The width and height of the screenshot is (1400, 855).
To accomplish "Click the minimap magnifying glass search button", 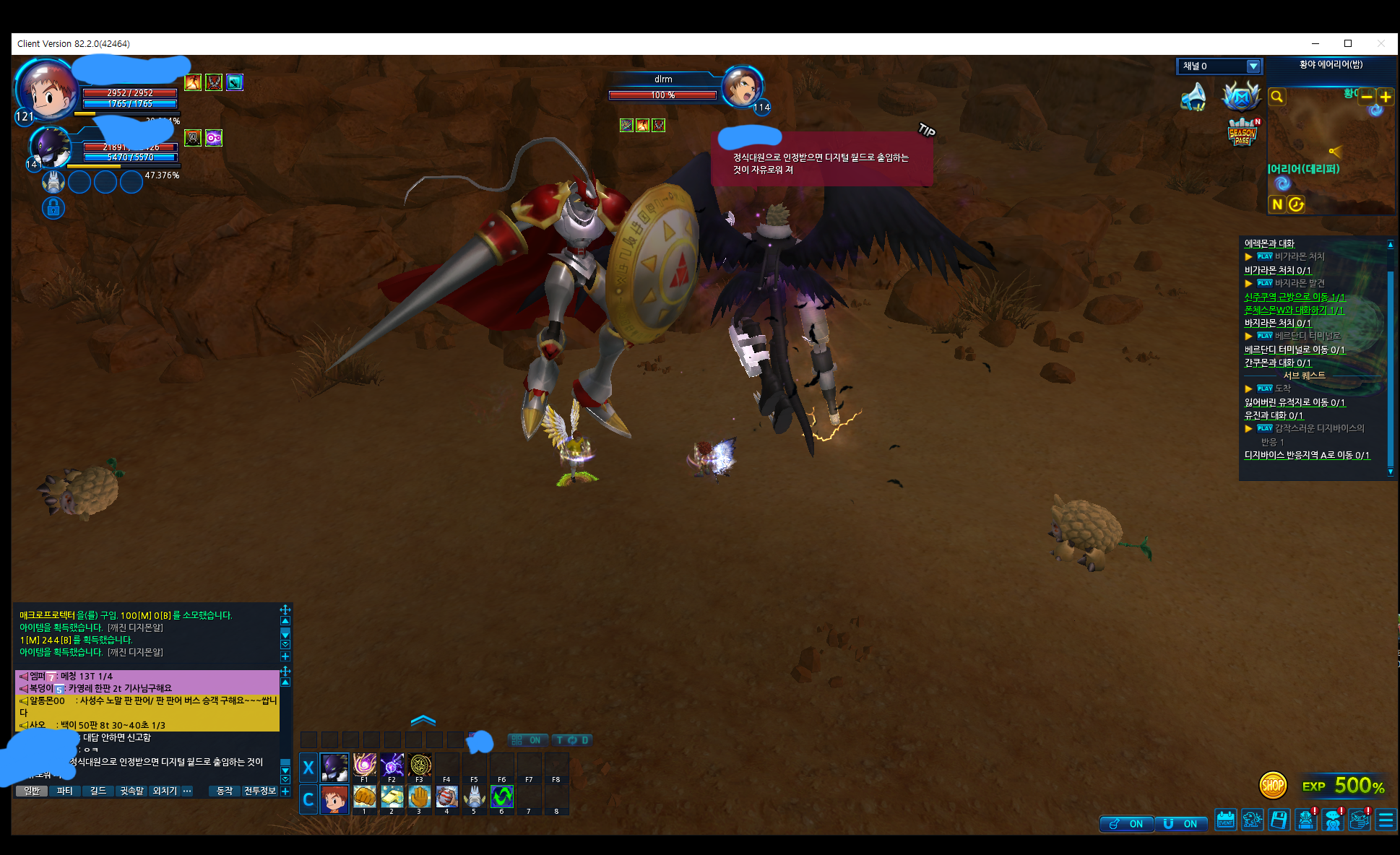I will coord(1277,97).
